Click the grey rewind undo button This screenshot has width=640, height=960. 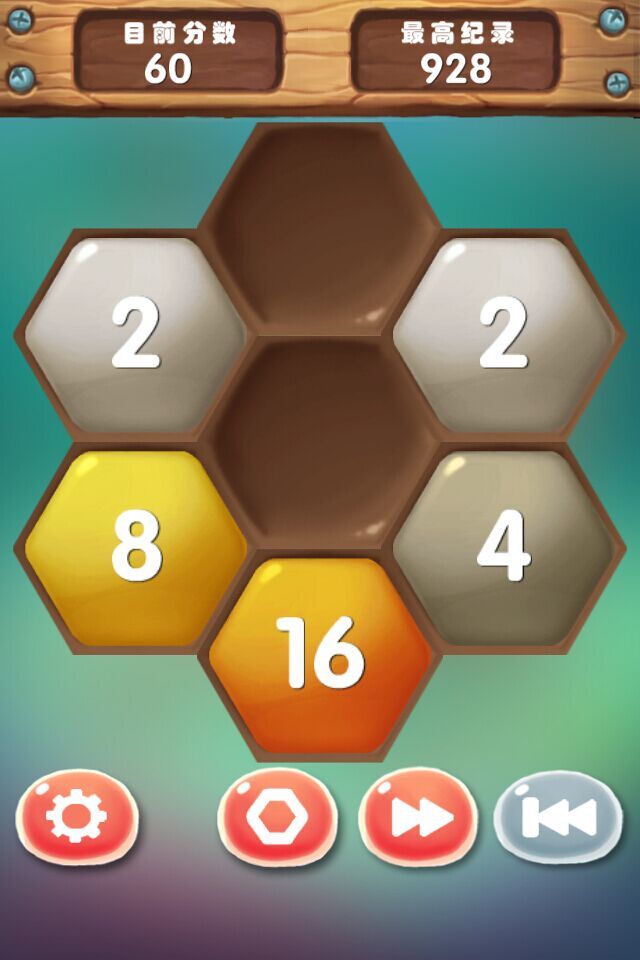[558, 818]
